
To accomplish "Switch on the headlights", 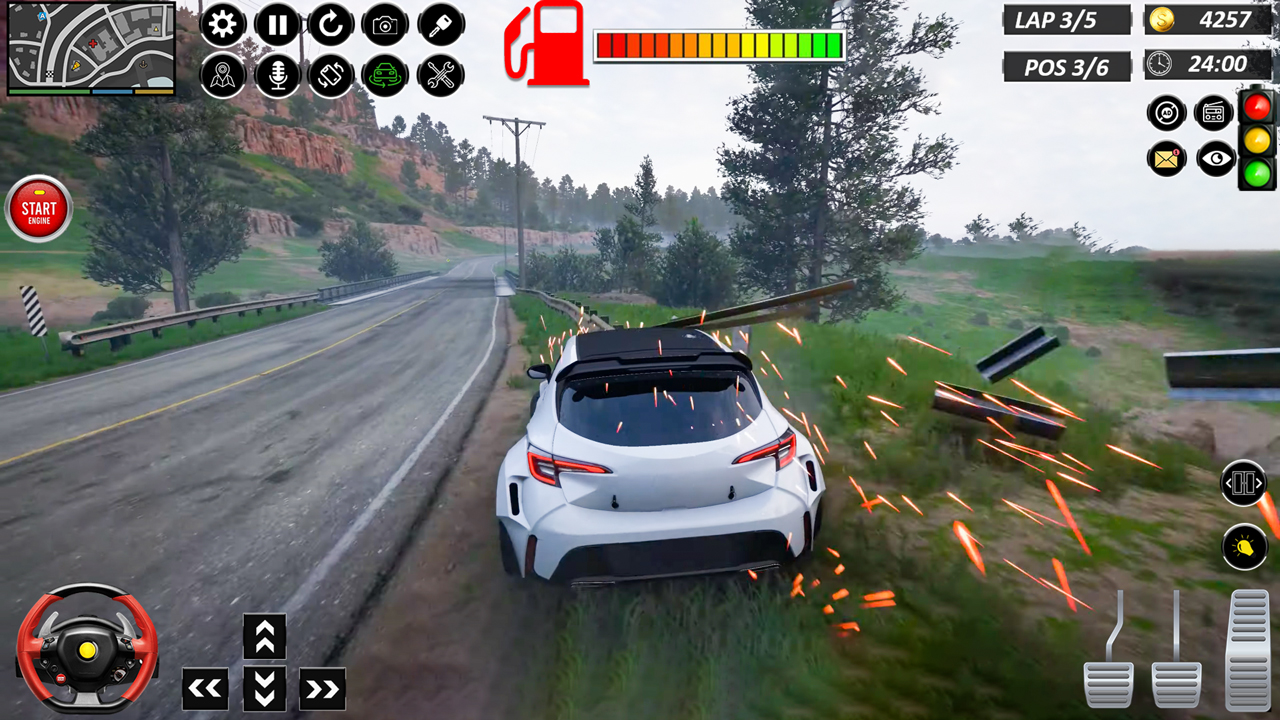I will [1244, 548].
